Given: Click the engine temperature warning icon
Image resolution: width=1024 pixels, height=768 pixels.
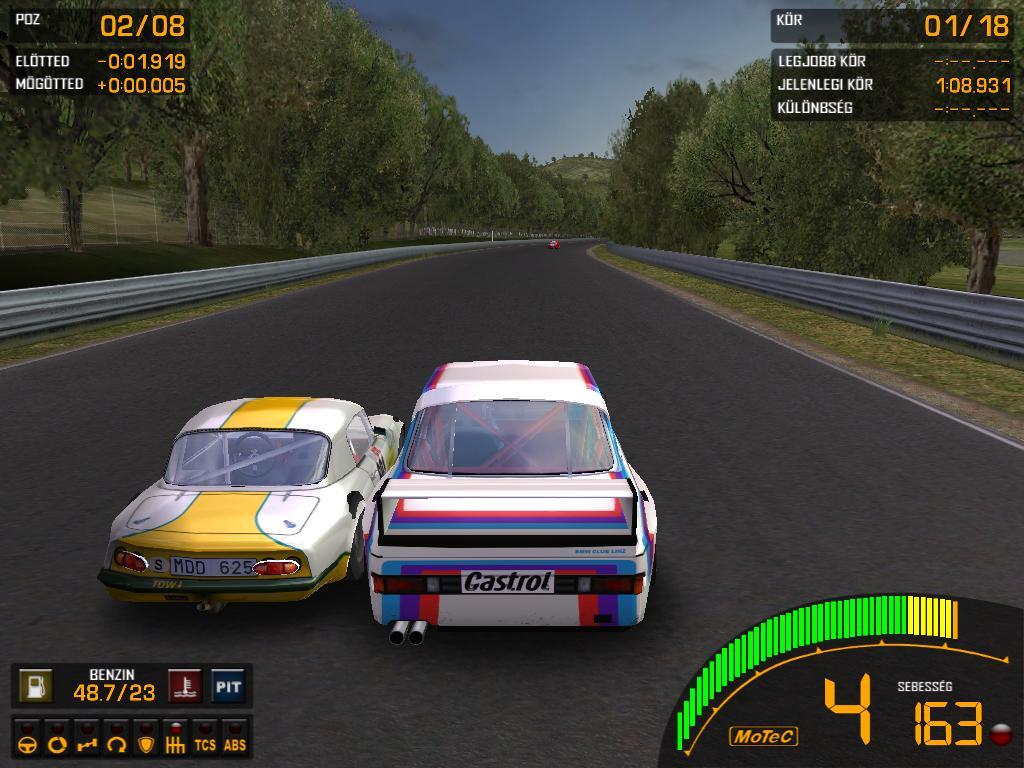Looking at the screenshot, I should (x=184, y=687).
